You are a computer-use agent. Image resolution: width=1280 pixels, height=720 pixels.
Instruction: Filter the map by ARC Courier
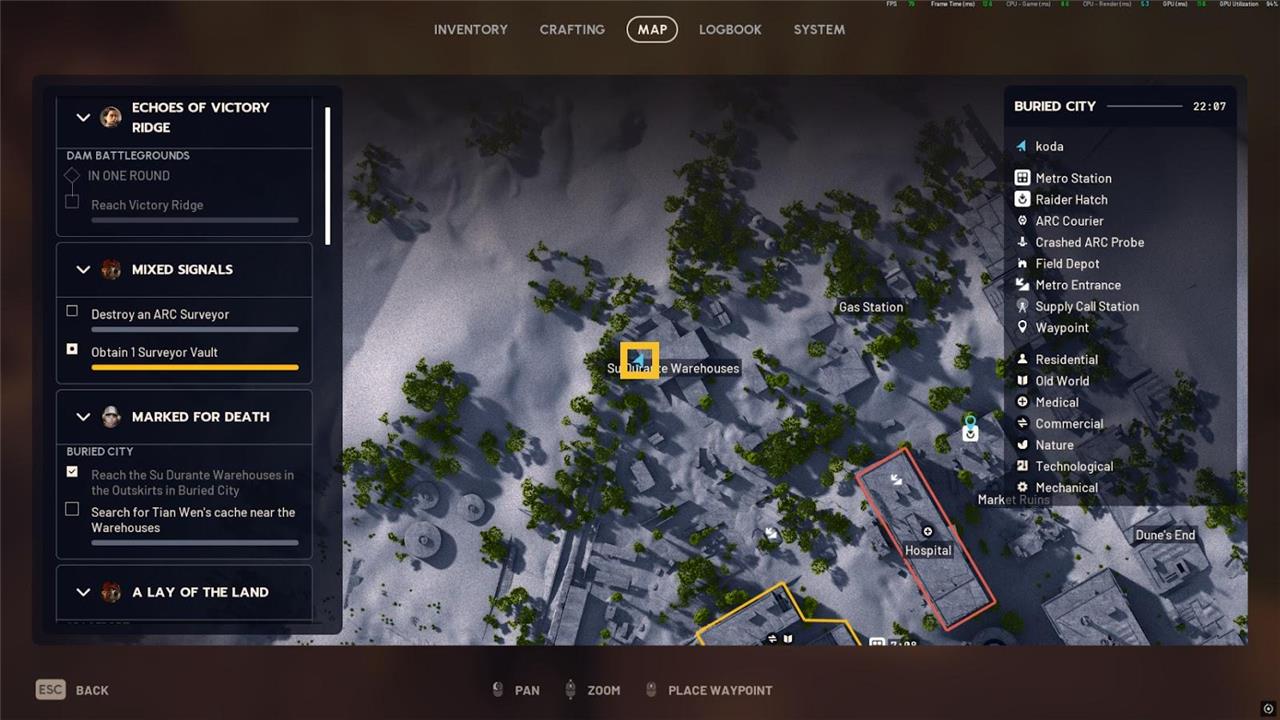1069,221
